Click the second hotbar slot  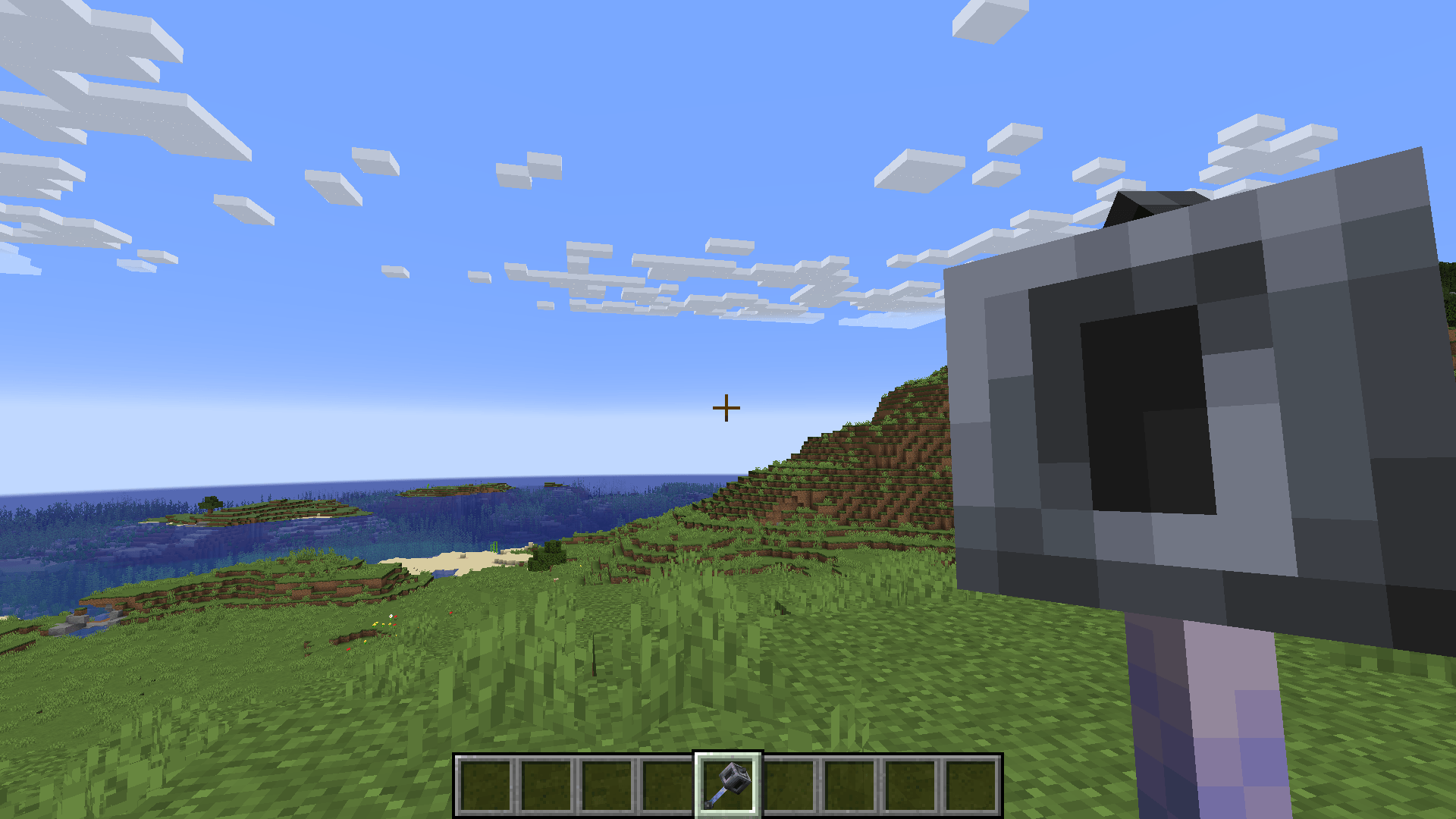546,785
